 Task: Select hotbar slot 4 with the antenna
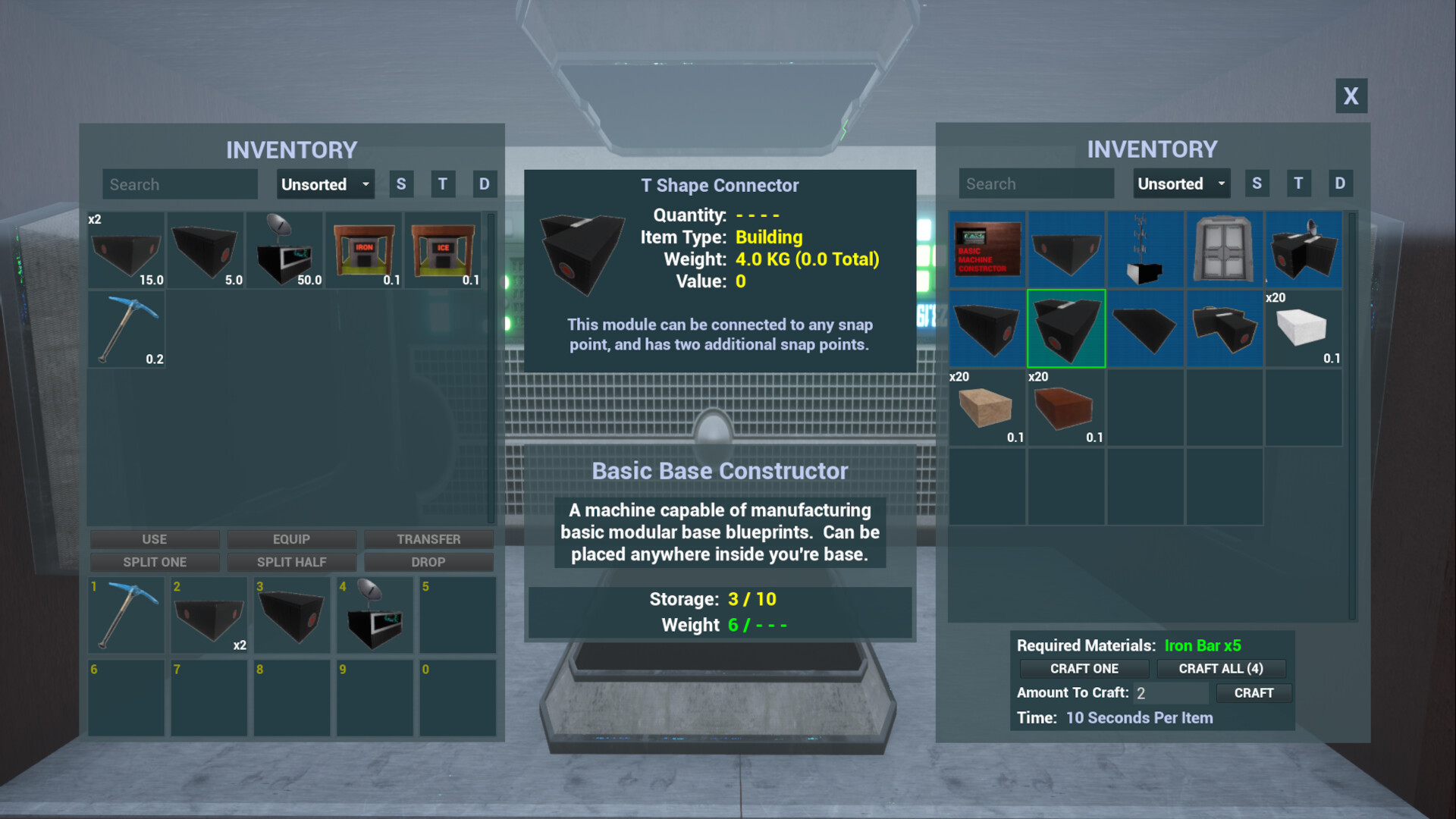[375, 614]
